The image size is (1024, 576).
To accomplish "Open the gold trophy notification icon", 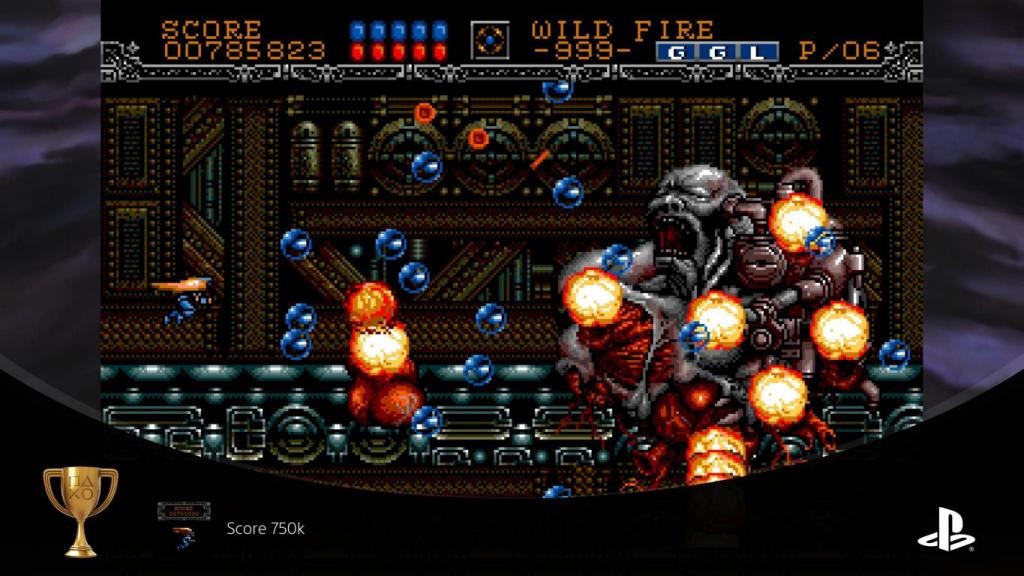I will tap(80, 510).
